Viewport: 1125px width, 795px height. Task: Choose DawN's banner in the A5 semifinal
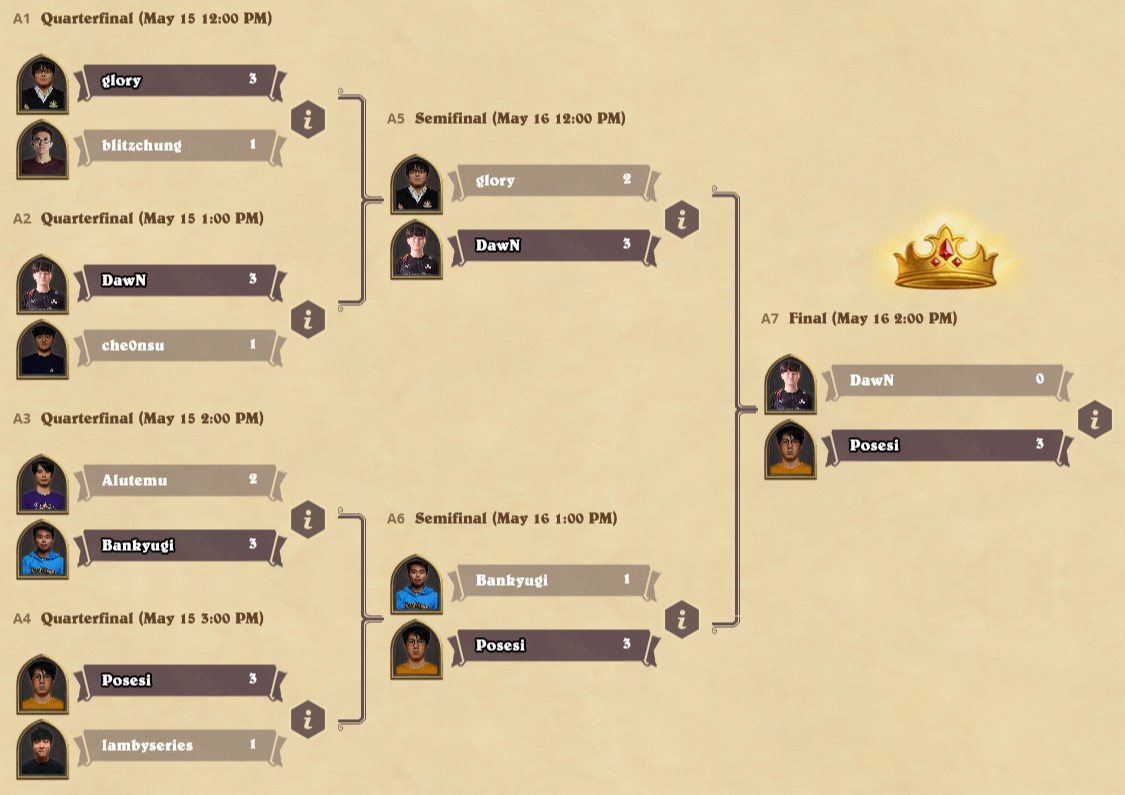click(552, 246)
